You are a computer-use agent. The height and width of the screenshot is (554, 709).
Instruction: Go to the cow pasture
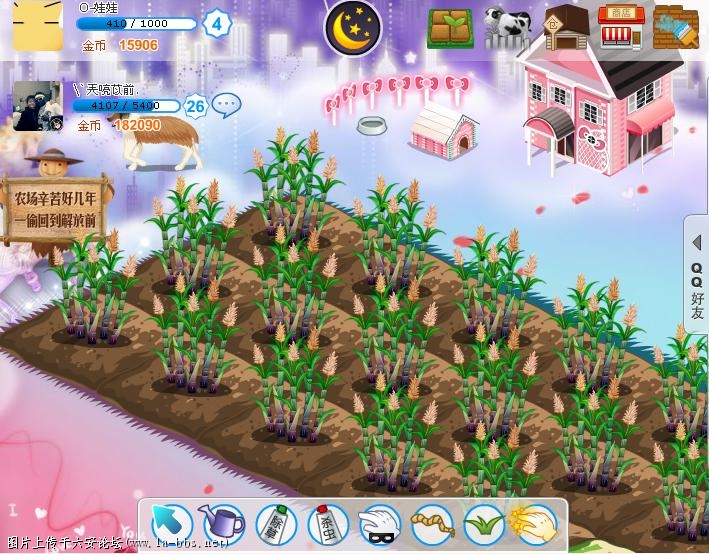point(507,27)
